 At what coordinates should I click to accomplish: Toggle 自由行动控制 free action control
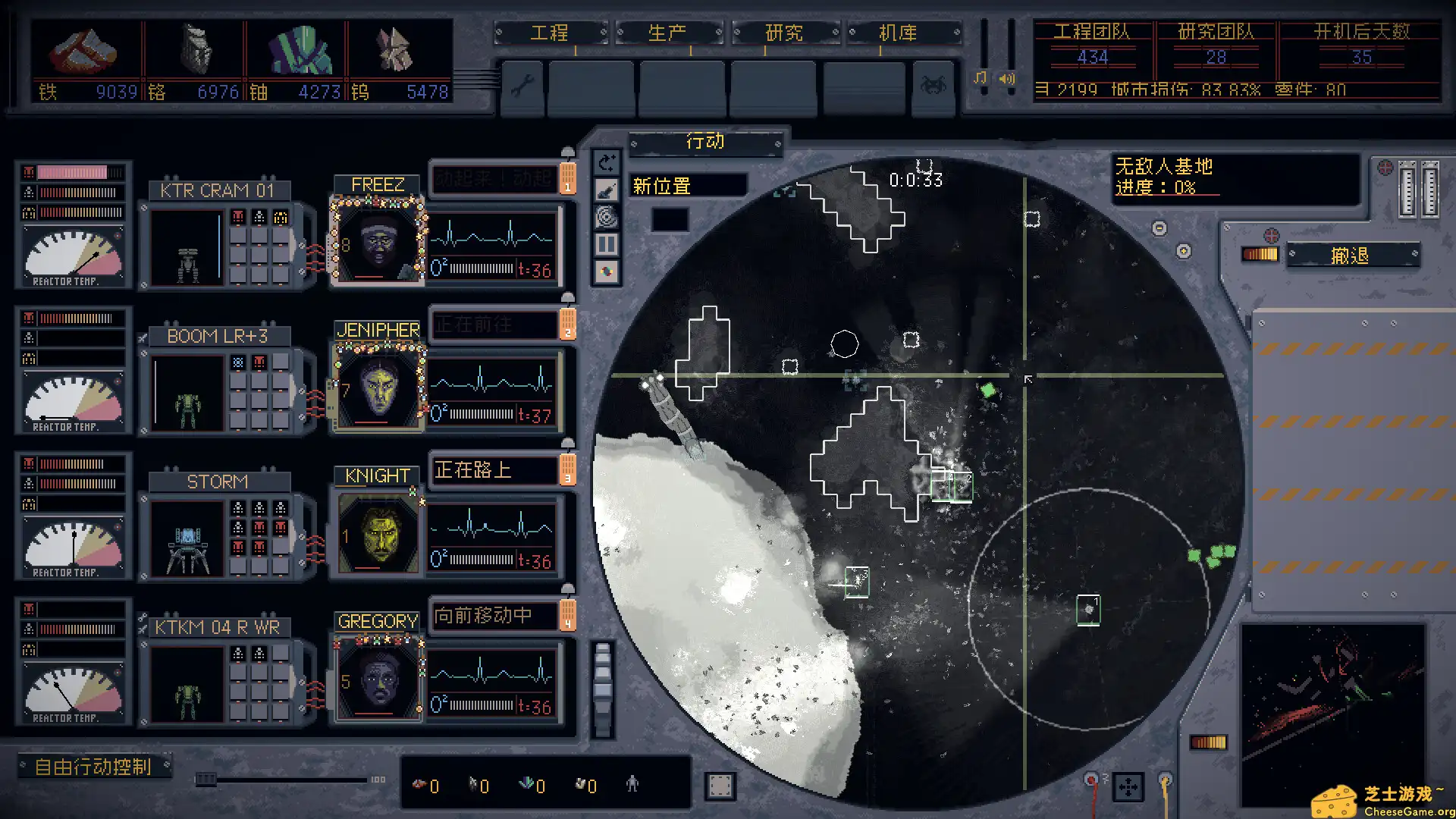click(x=94, y=767)
